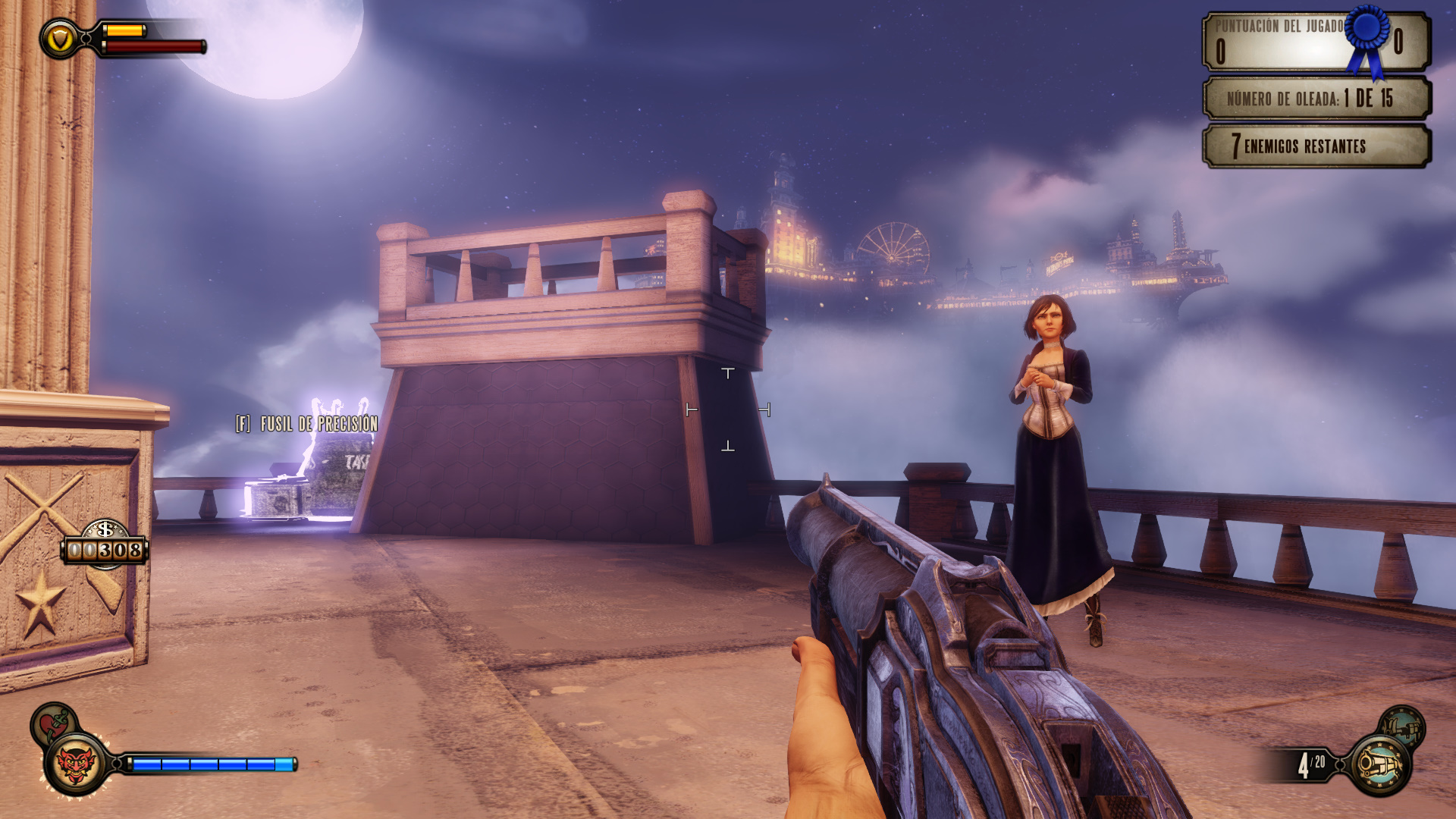
Task: Open the Número de Oleada wave tracker
Action: [x=1316, y=98]
